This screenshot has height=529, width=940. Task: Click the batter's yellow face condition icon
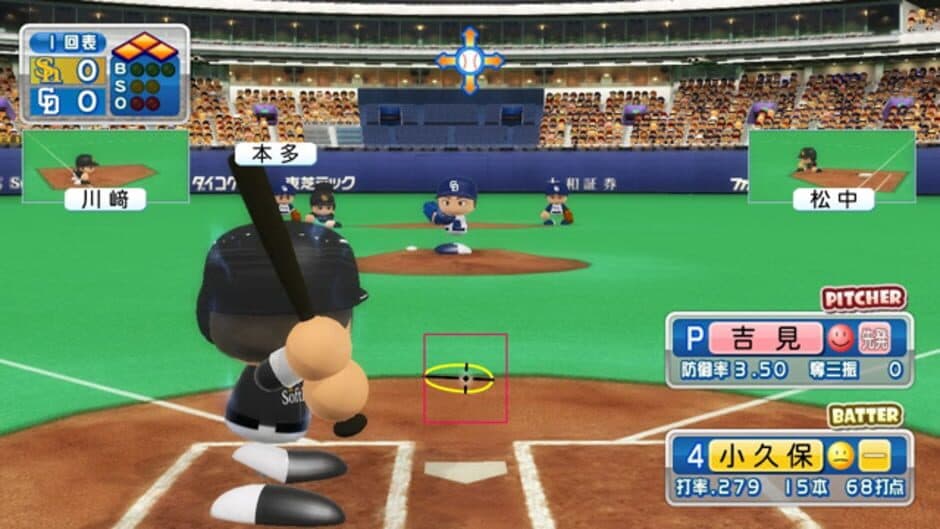pos(840,456)
